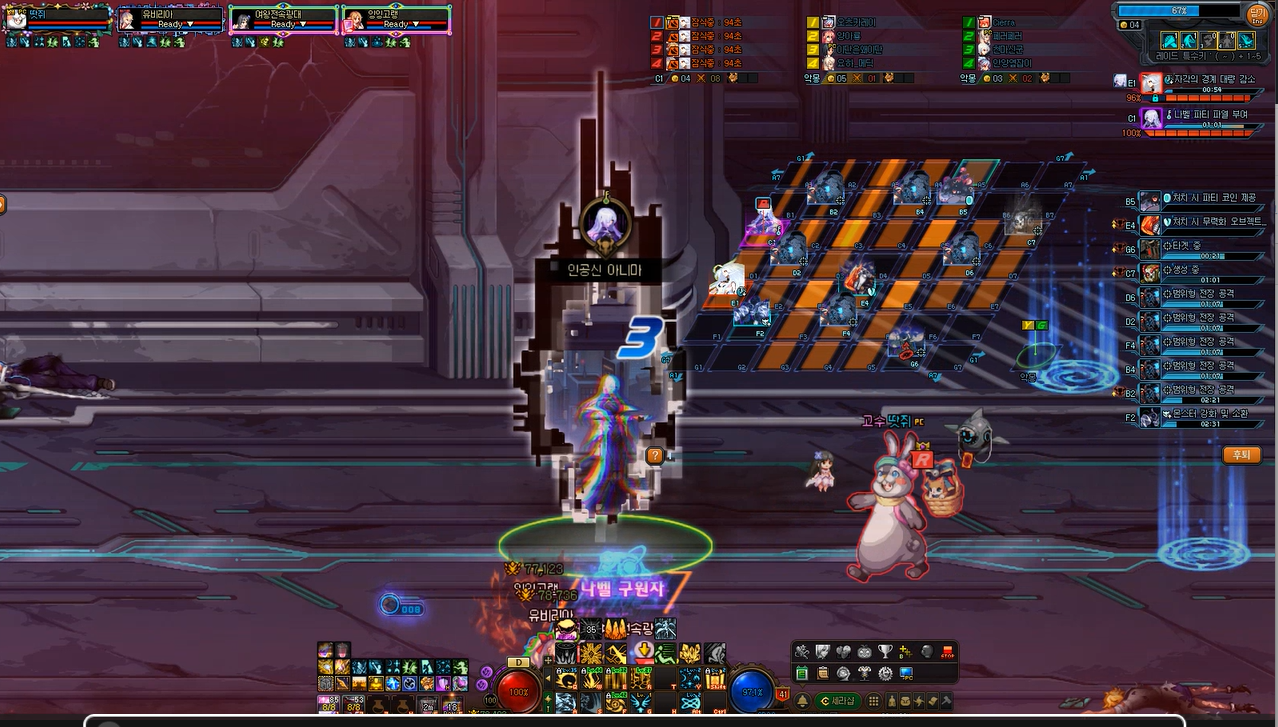Click the bell notification icon

click(801, 701)
